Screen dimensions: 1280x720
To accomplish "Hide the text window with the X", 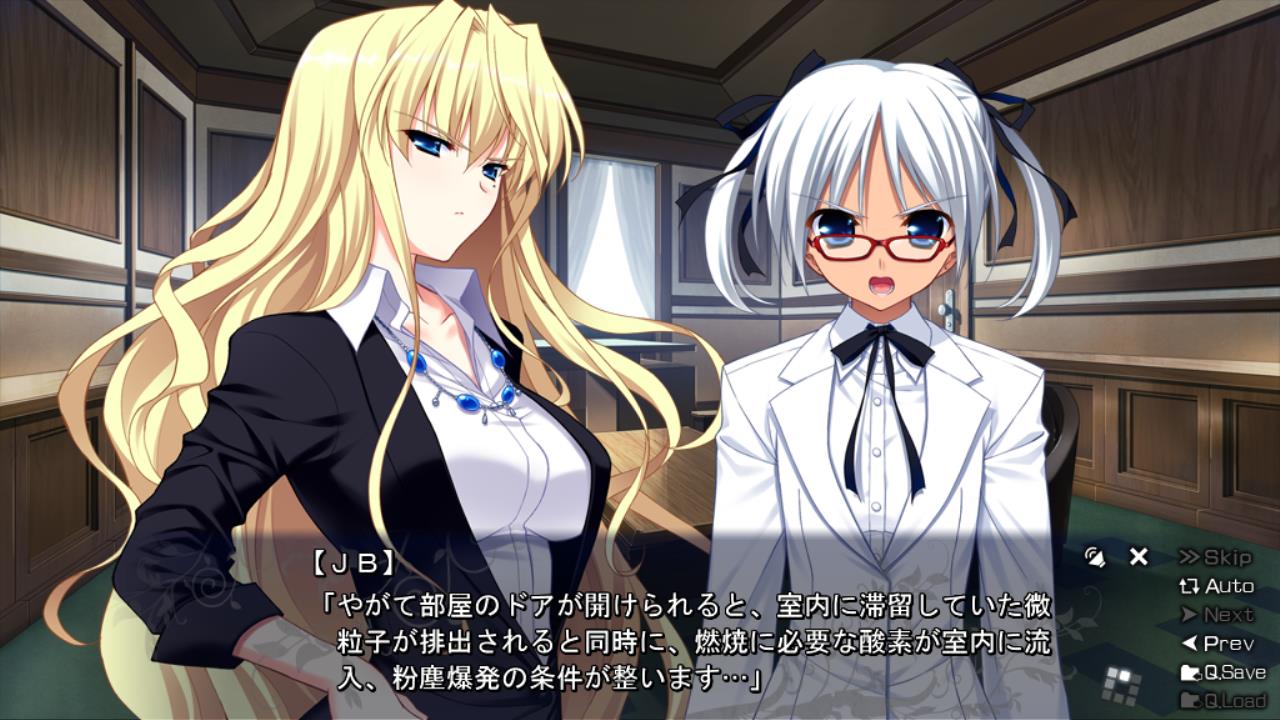I will coord(1138,557).
